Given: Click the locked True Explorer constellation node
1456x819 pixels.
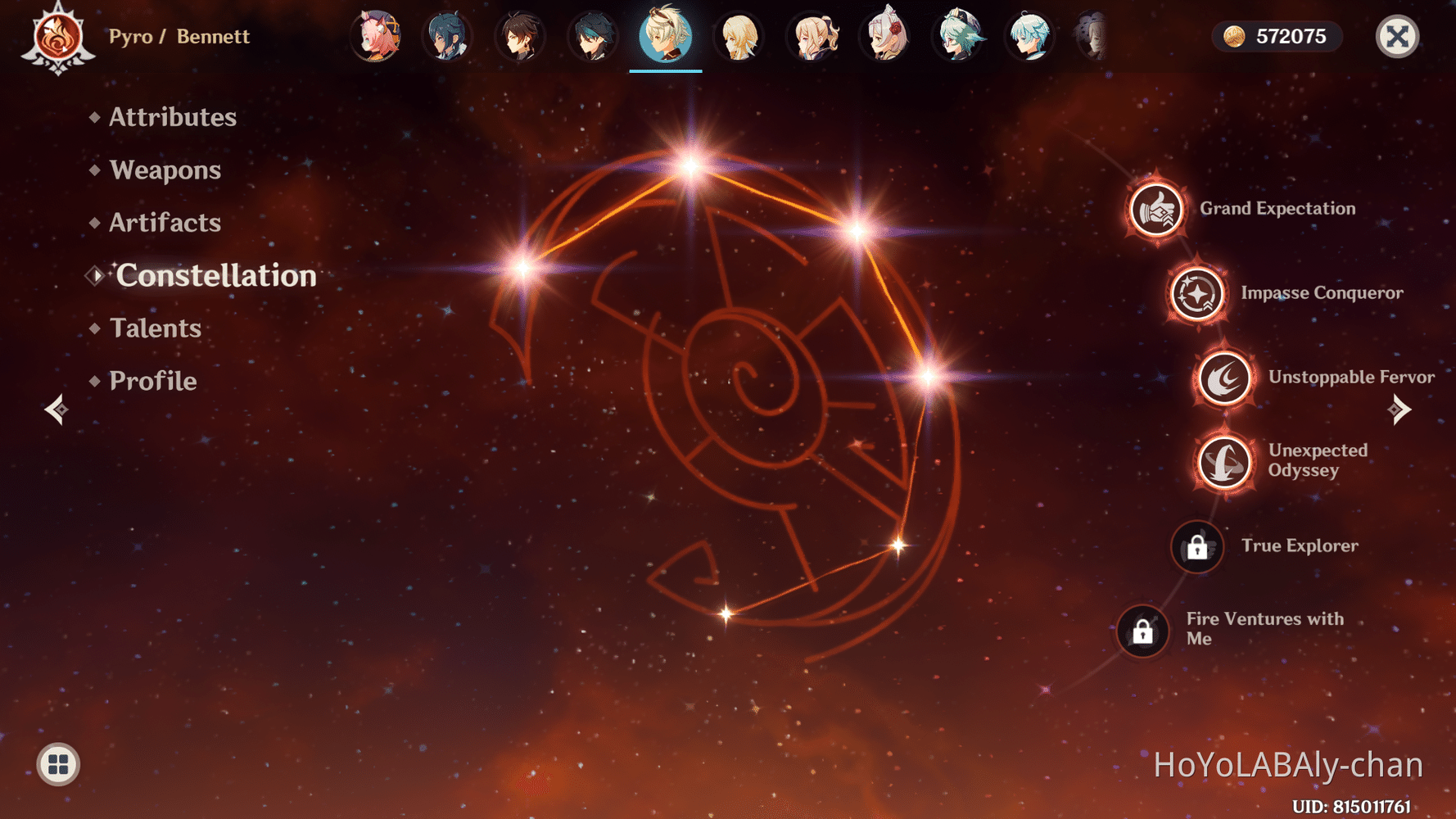Looking at the screenshot, I should point(1196,547).
